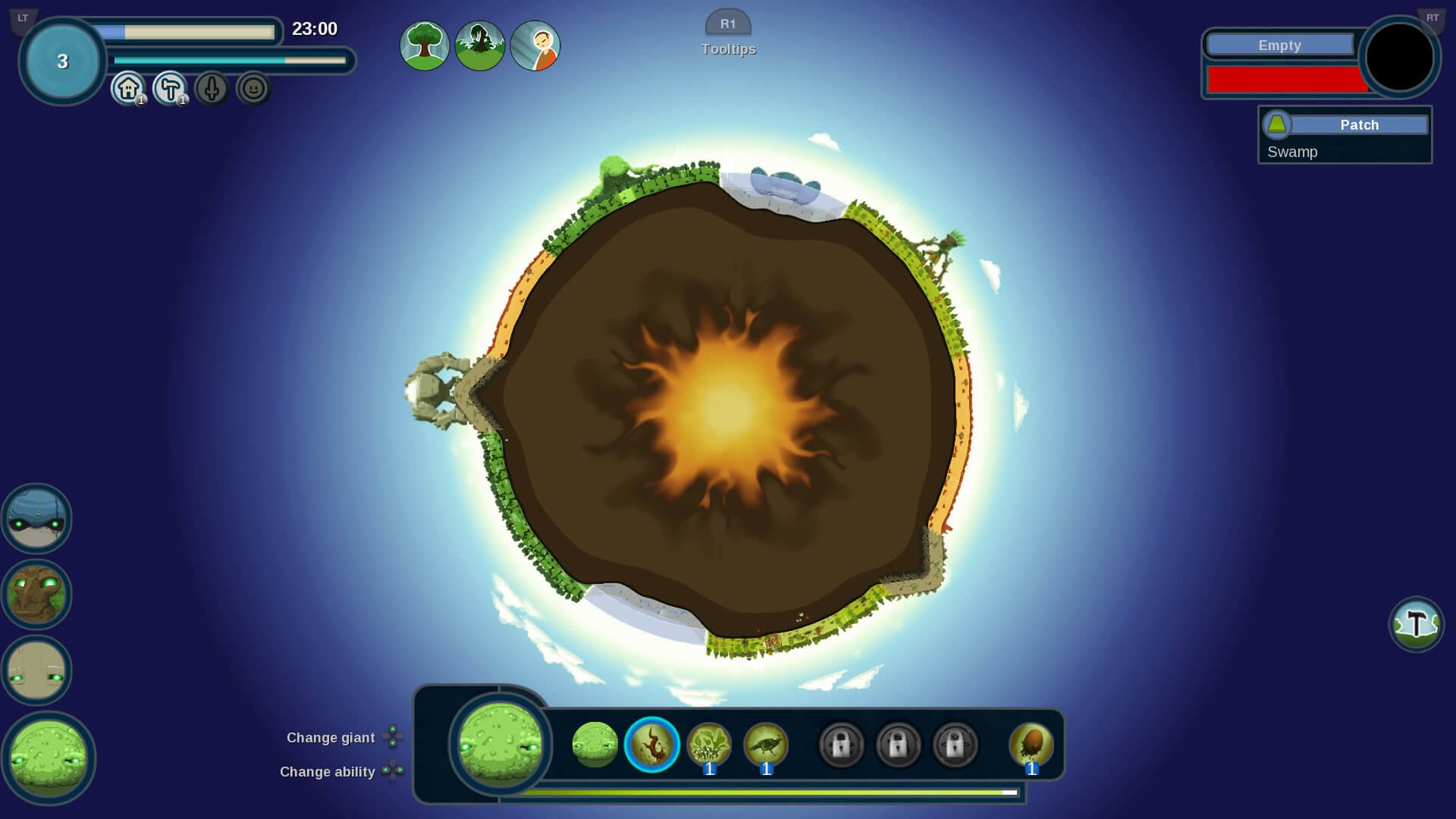This screenshot has width=1456, height=819.
Task: Click the smiley face icon
Action: [253, 89]
